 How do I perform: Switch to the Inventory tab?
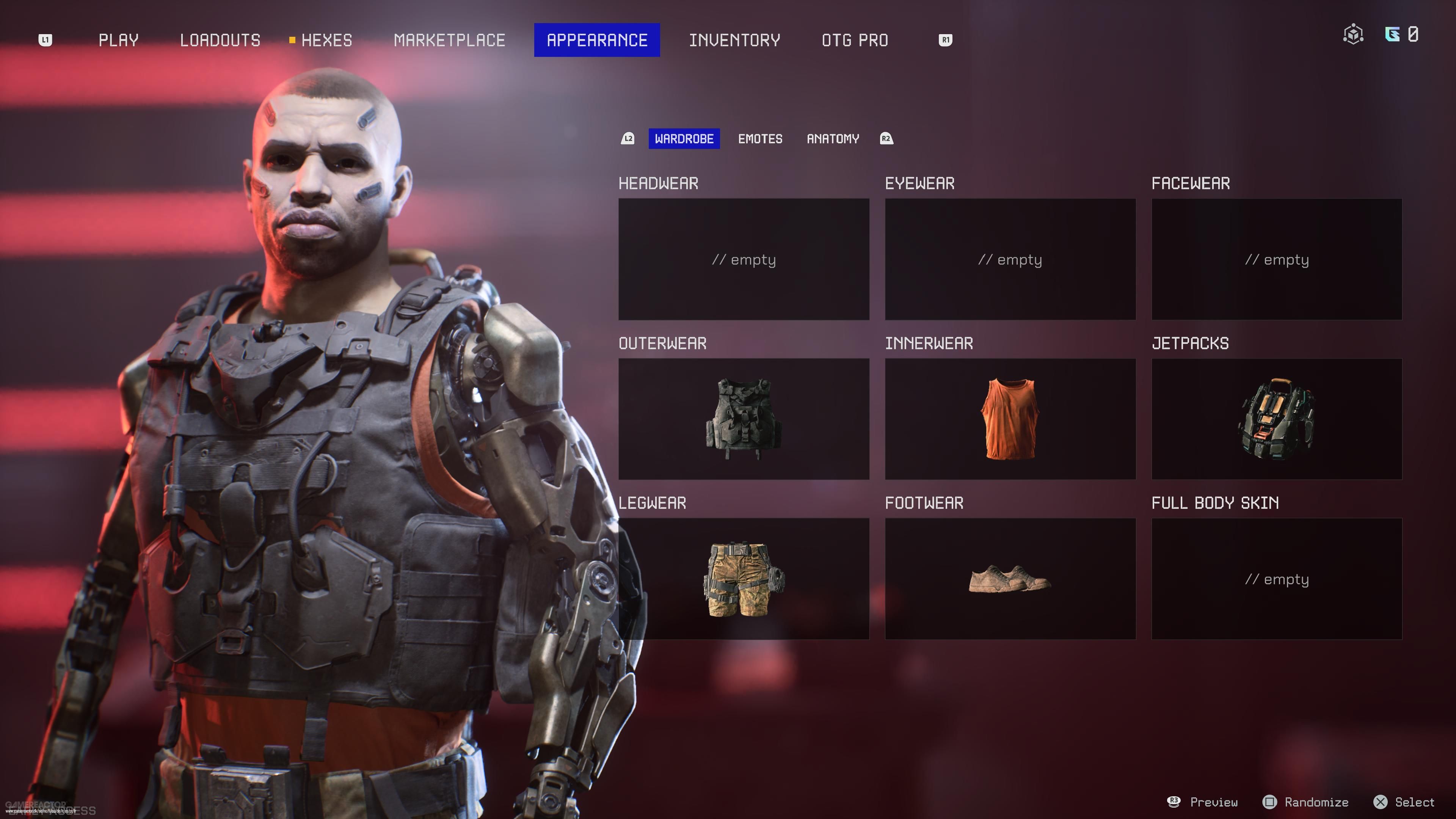(734, 40)
